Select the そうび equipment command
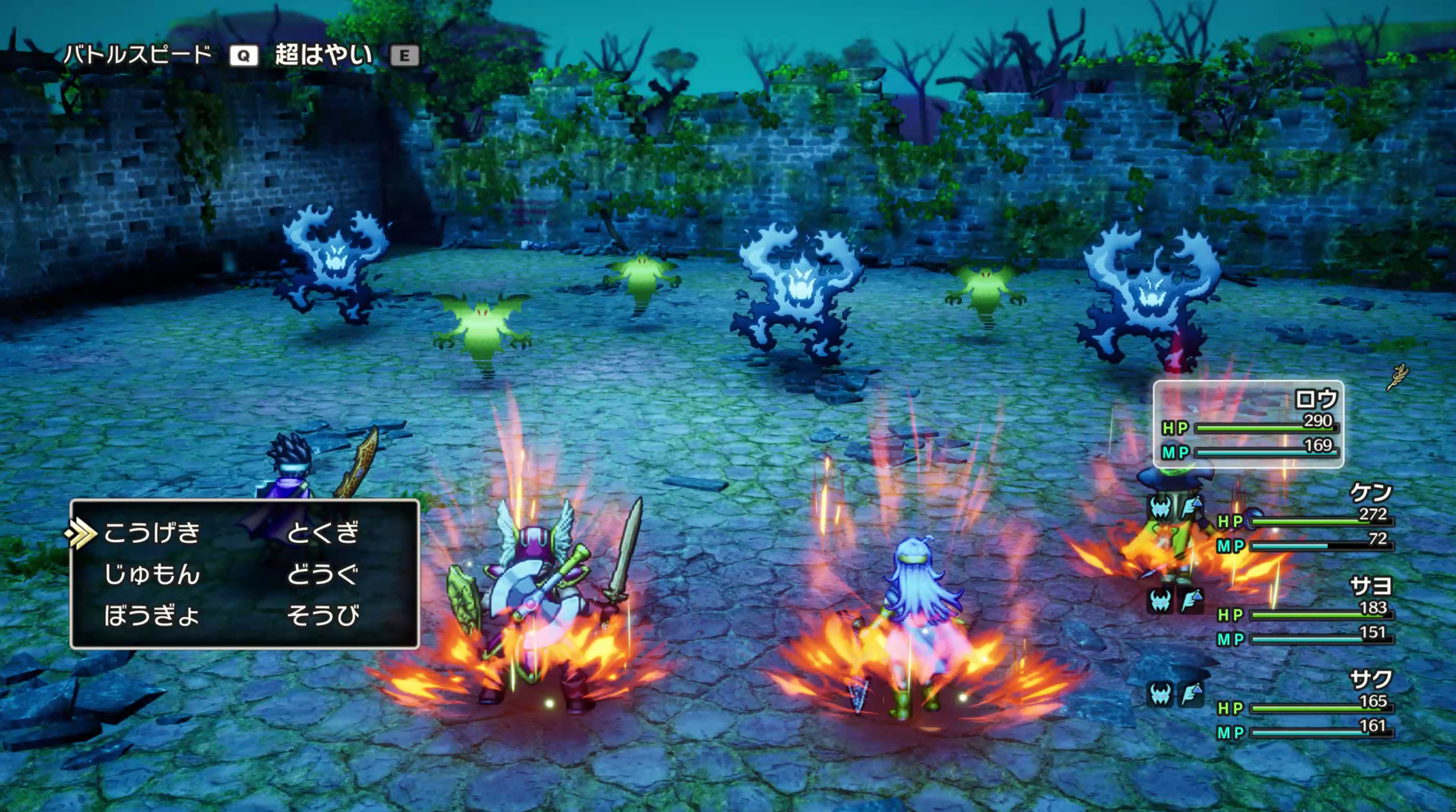Viewport: 1456px width, 812px height. click(x=323, y=615)
